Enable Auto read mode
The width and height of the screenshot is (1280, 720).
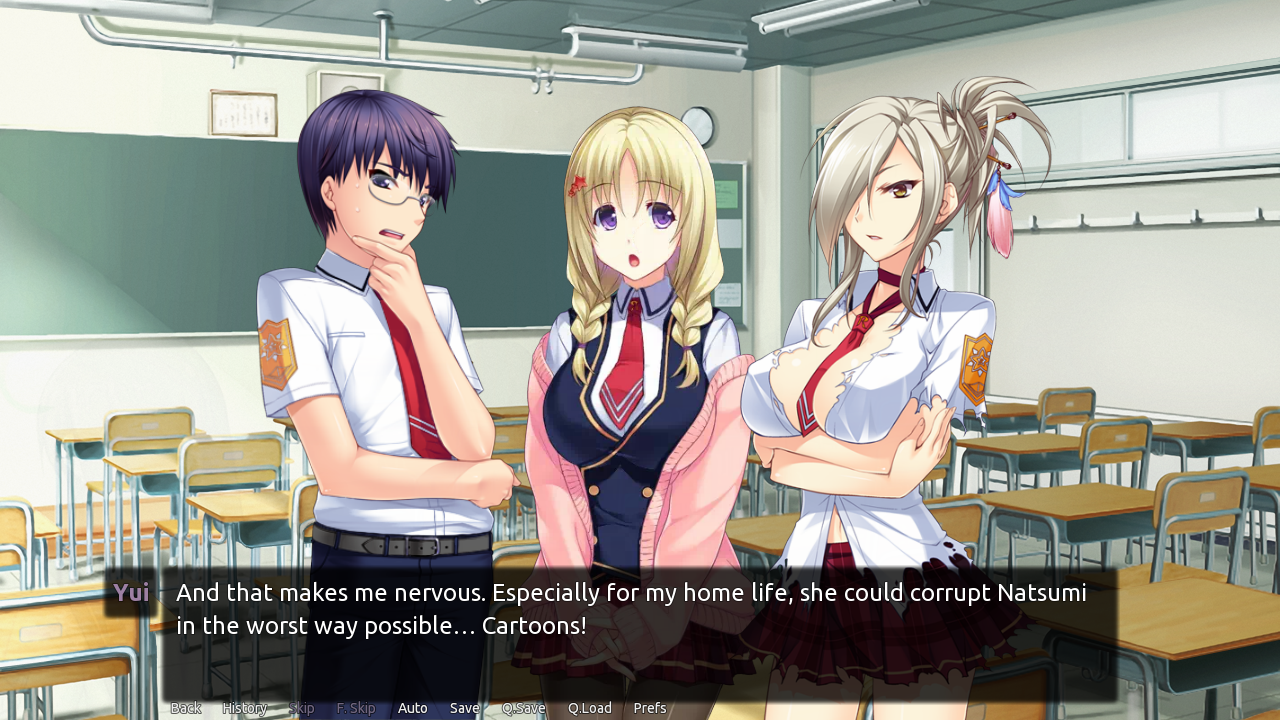point(412,707)
